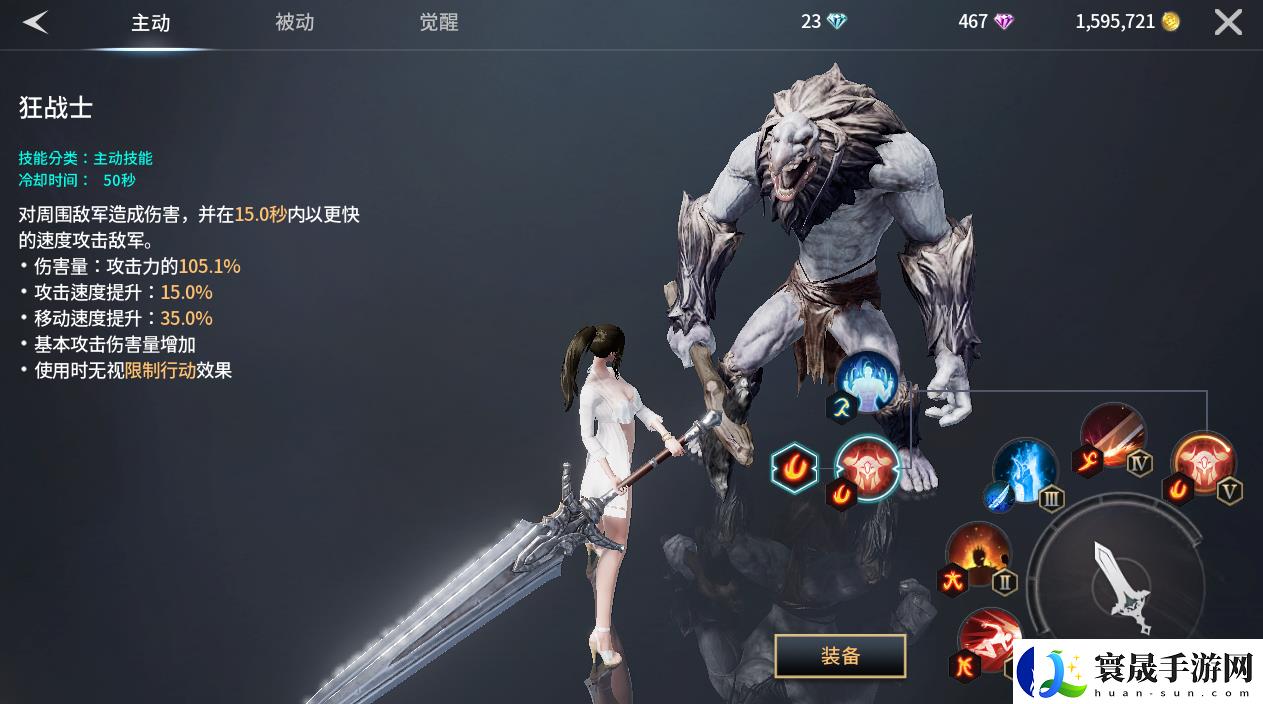Screen dimensions: 1263x704
Task: Click the blue diamond currency counter
Action: pyautogui.click(x=824, y=22)
